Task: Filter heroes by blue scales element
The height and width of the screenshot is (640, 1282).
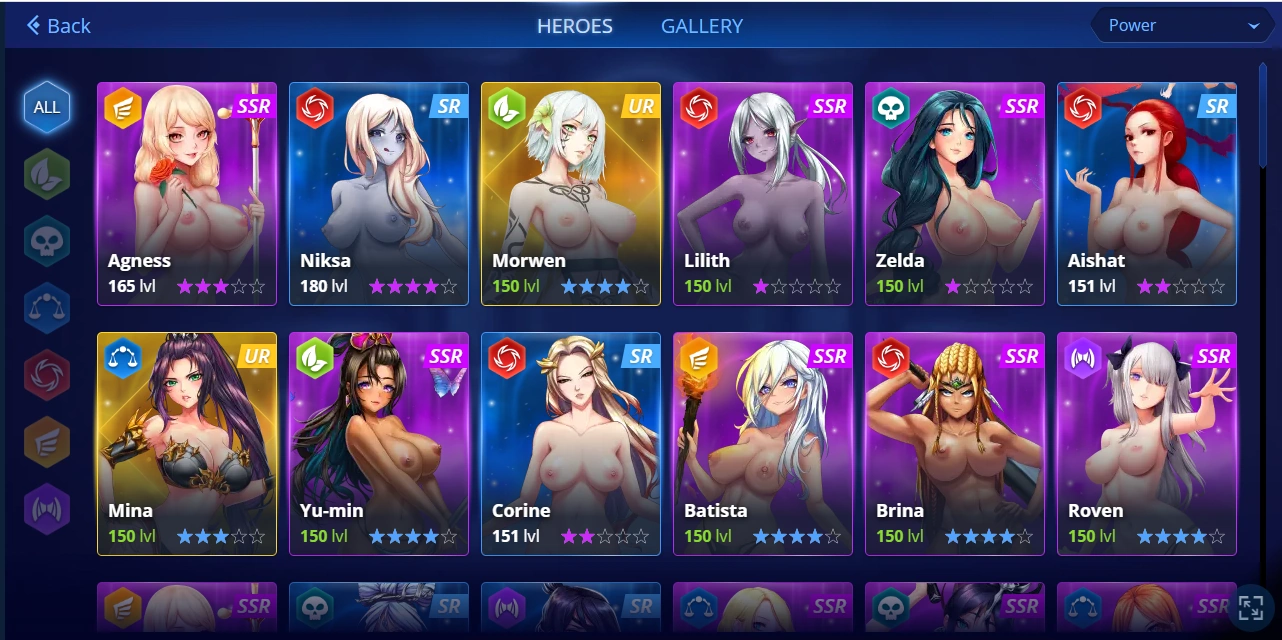Action: click(x=47, y=308)
